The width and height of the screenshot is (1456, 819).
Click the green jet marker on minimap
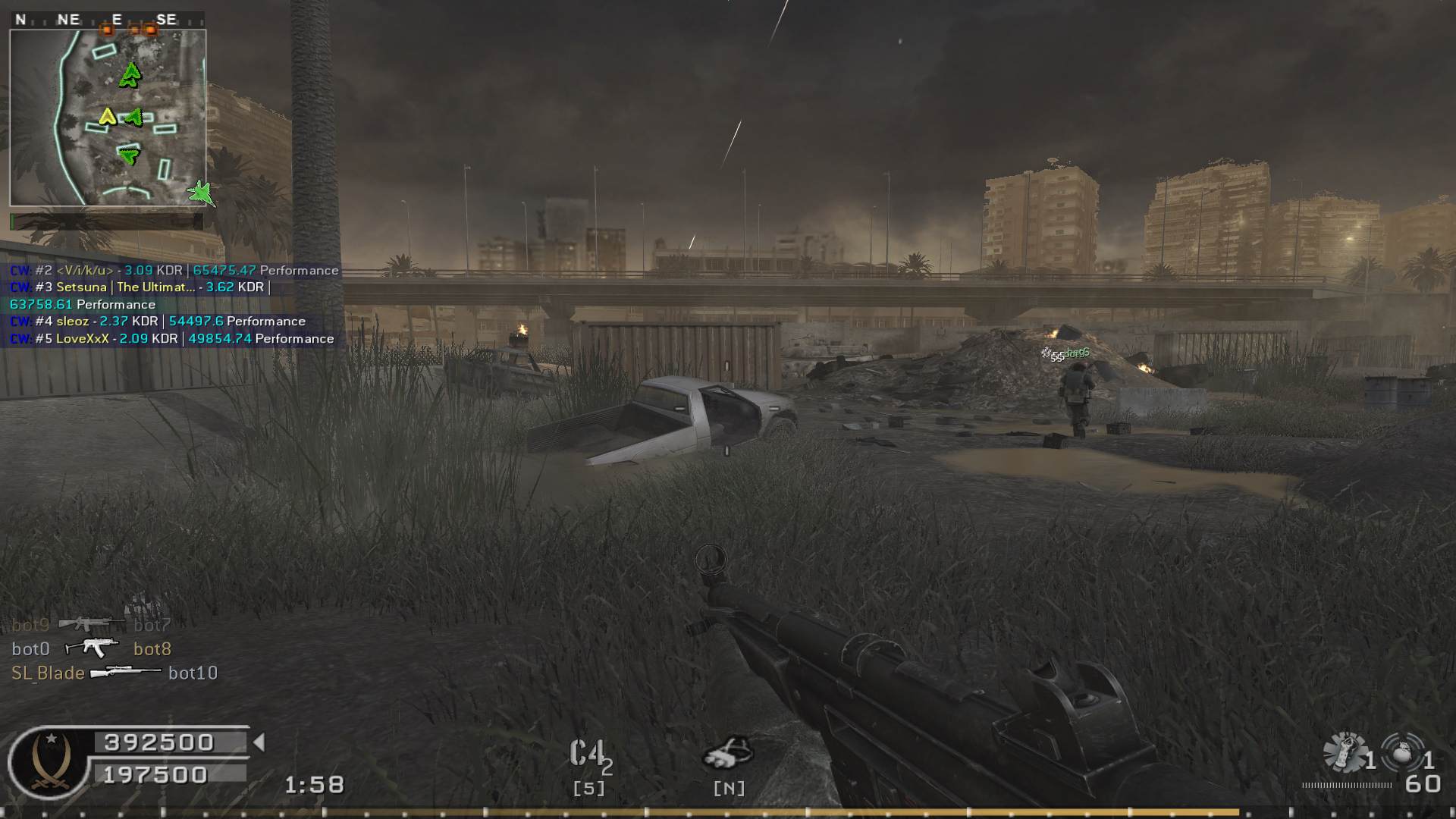[x=202, y=193]
